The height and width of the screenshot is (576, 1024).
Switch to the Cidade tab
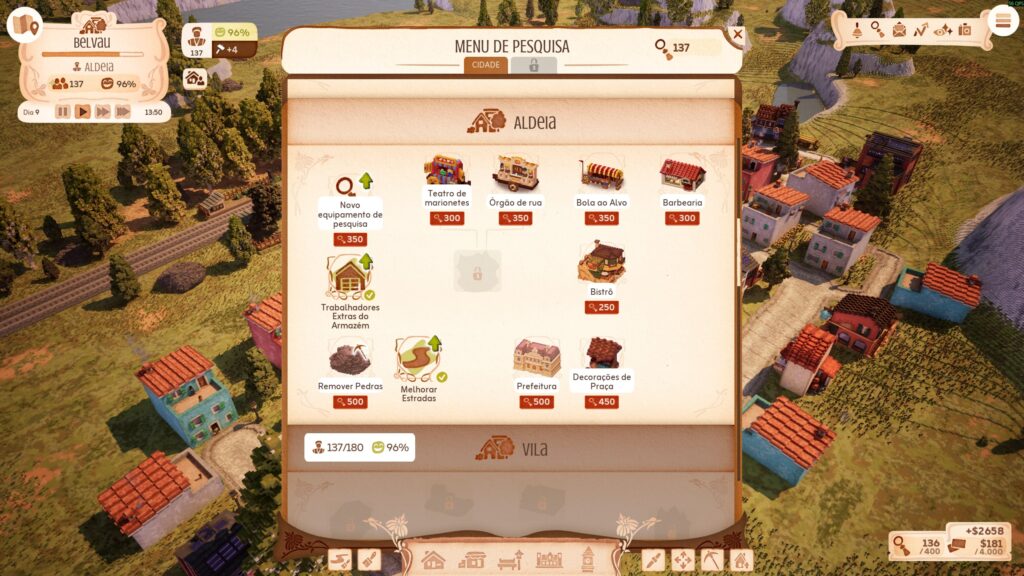click(486, 65)
